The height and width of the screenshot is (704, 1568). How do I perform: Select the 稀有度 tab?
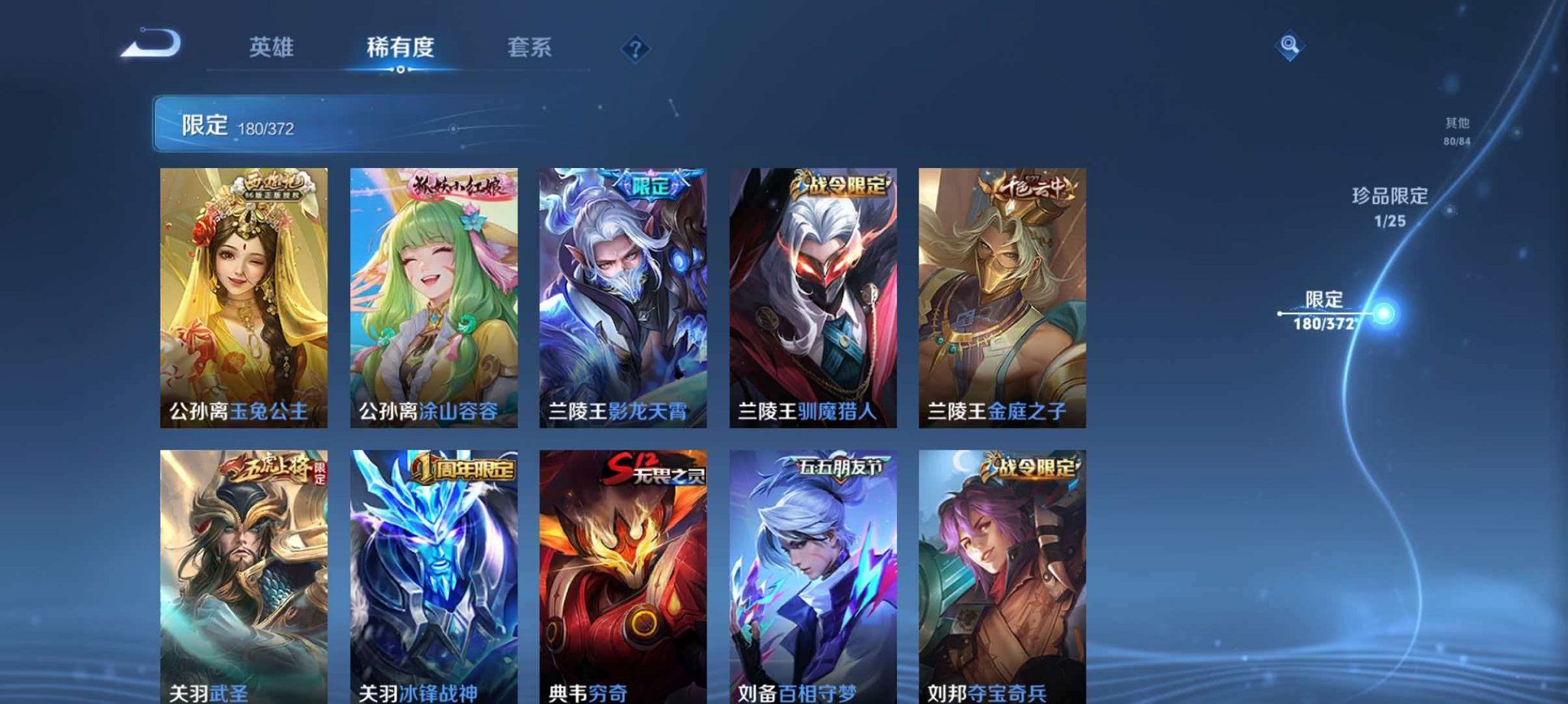click(402, 46)
